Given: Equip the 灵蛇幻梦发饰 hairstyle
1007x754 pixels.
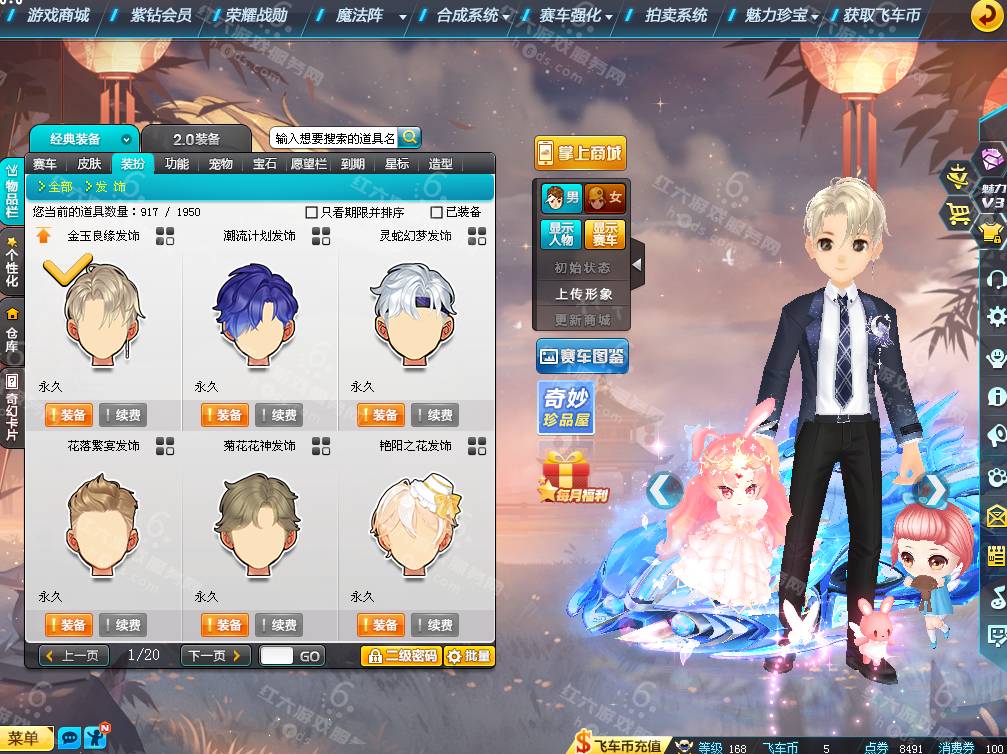Looking at the screenshot, I should click(378, 415).
